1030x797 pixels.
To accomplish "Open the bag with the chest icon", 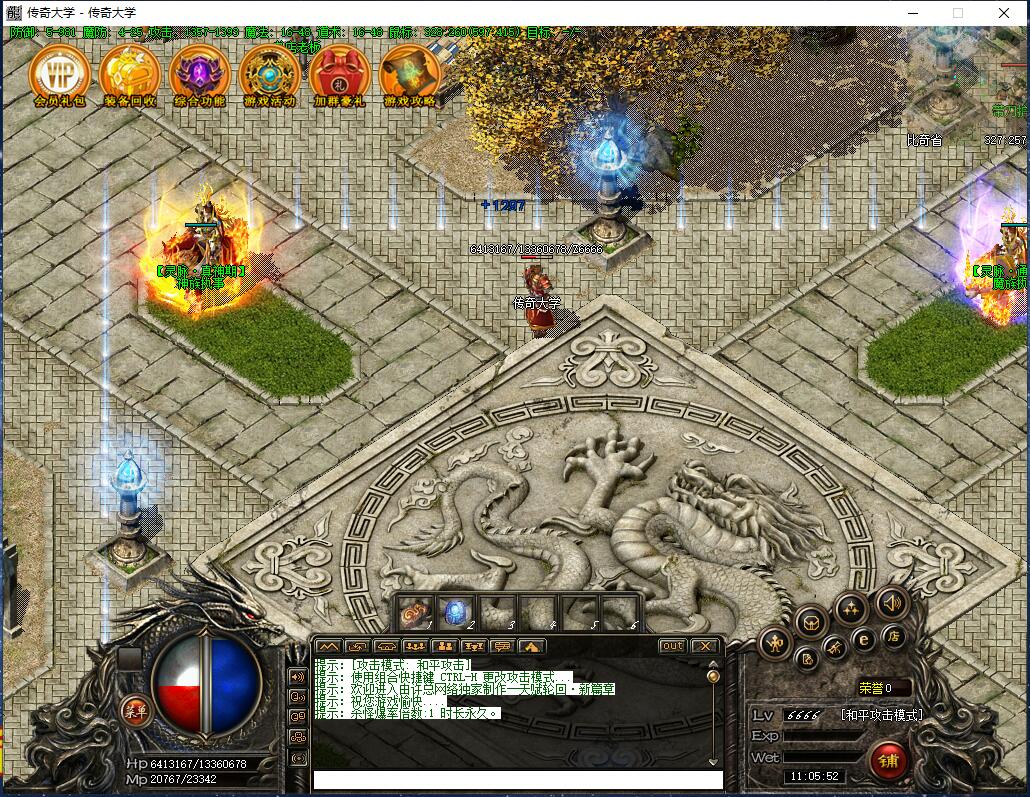I will [811, 621].
